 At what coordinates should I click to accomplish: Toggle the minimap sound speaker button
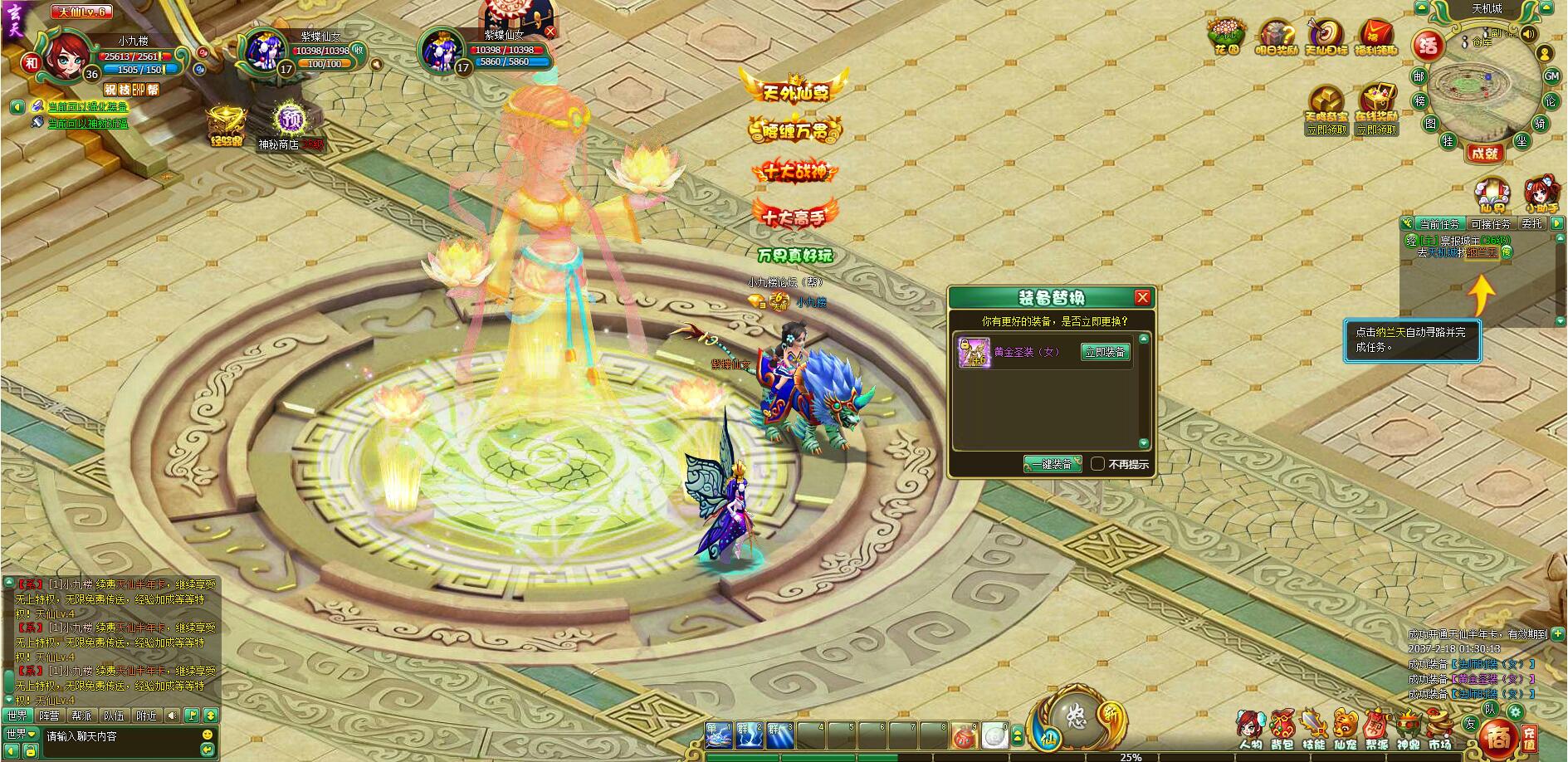1528,34
